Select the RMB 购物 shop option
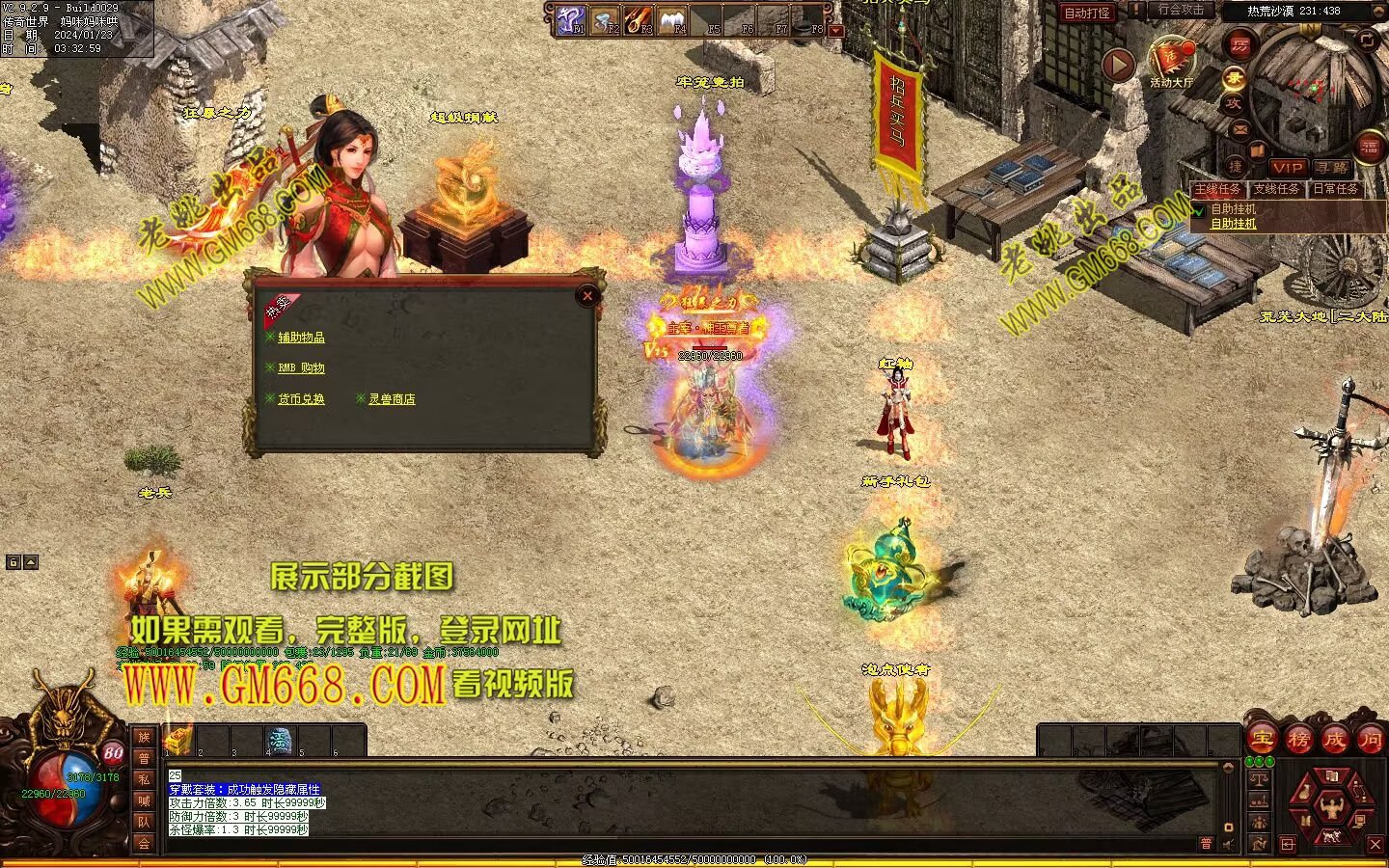The width and height of the screenshot is (1389, 868). (x=301, y=368)
